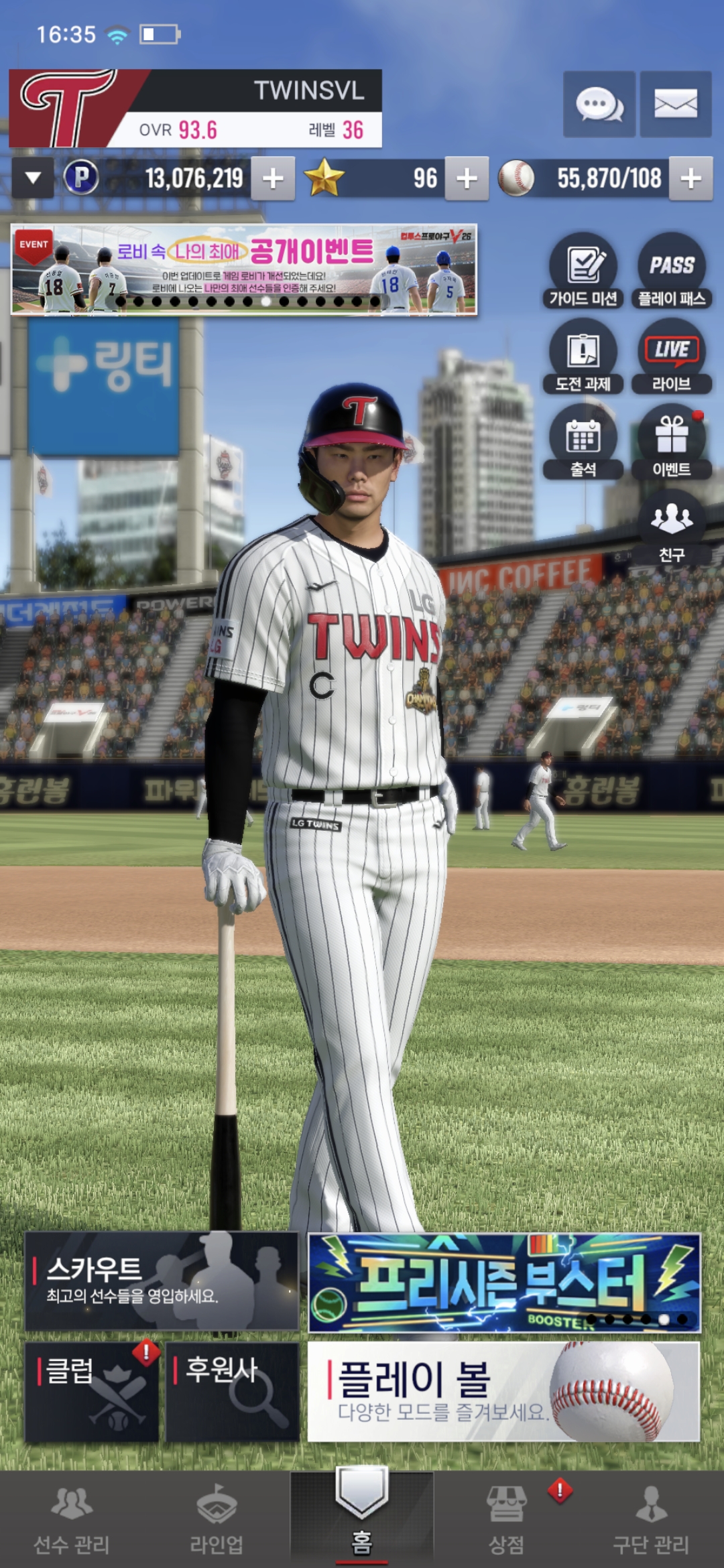Tap the 플레이 볼 play ball button
The width and height of the screenshot is (724, 1568).
(503, 1391)
